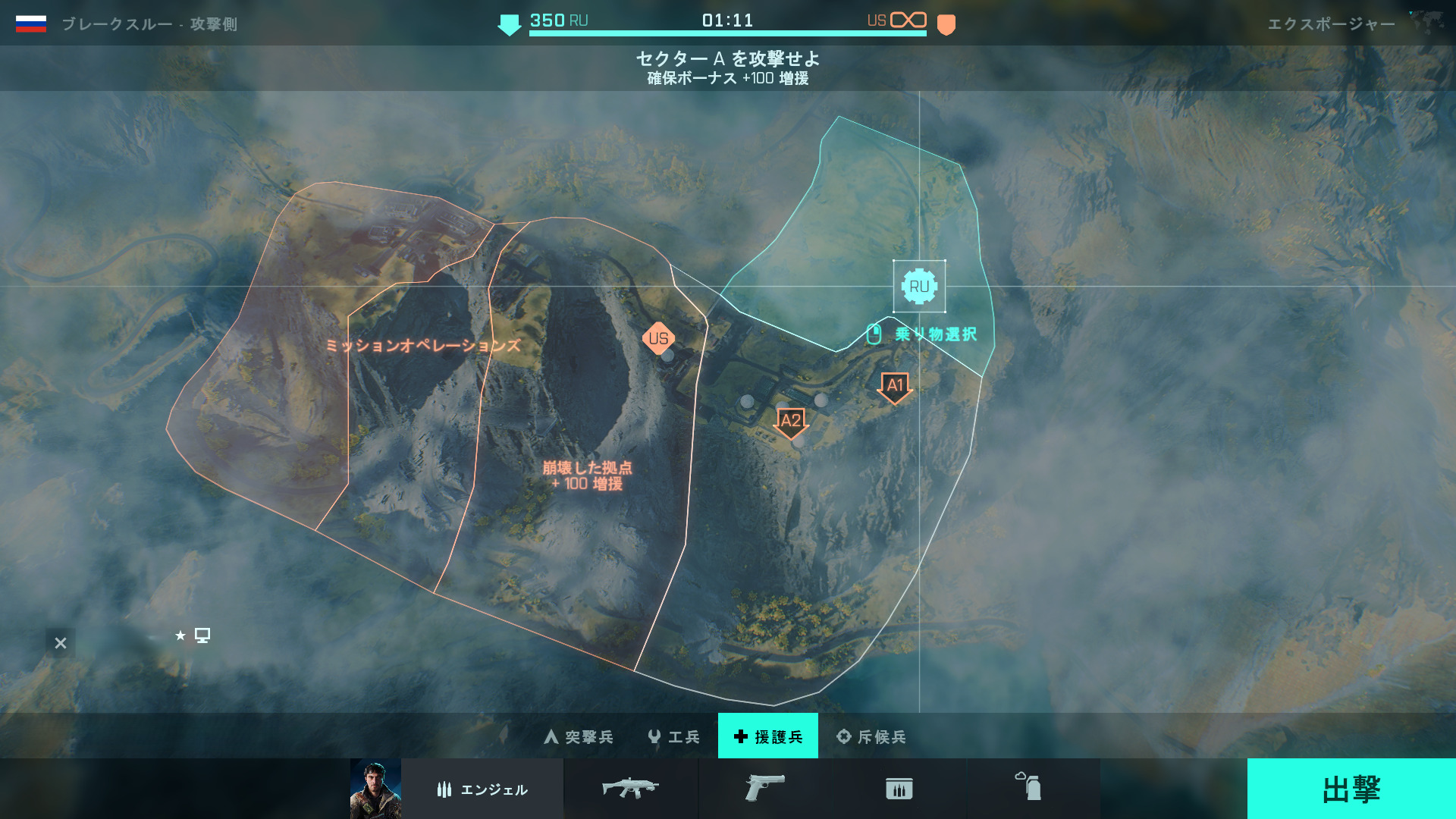This screenshot has height=819, width=1456.
Task: Select the RU headquarters spawn point
Action: (919, 287)
